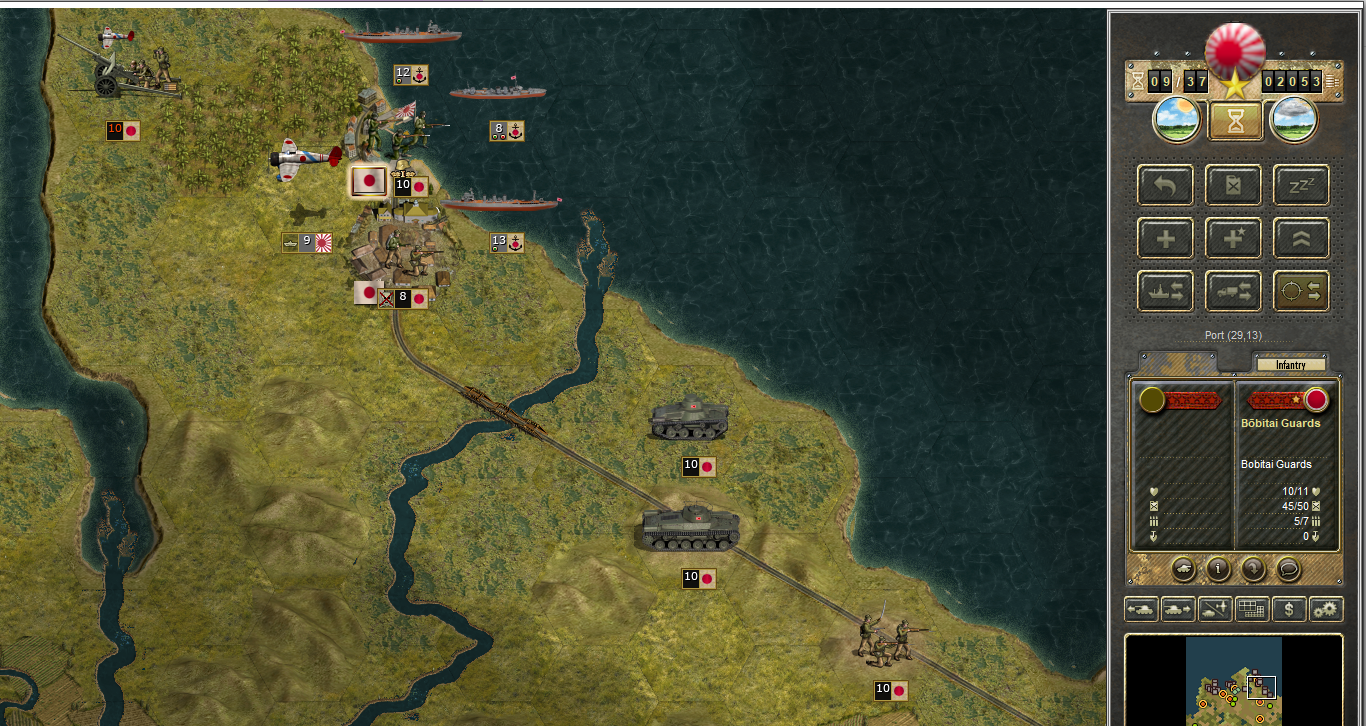Click the ship embark button
Viewport: 1366px width, 726px height.
[x=1165, y=291]
